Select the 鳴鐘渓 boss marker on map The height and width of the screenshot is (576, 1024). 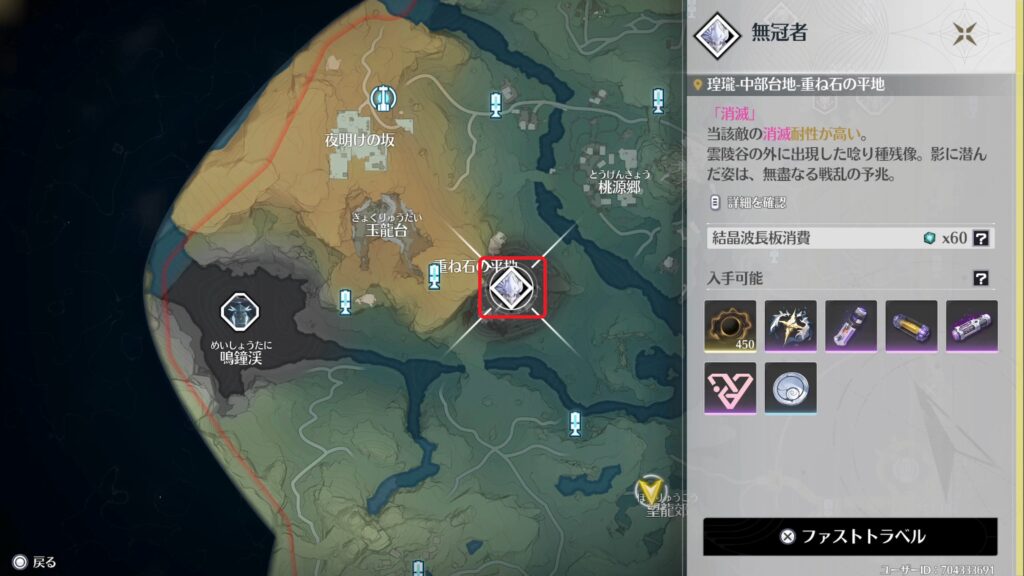(241, 312)
